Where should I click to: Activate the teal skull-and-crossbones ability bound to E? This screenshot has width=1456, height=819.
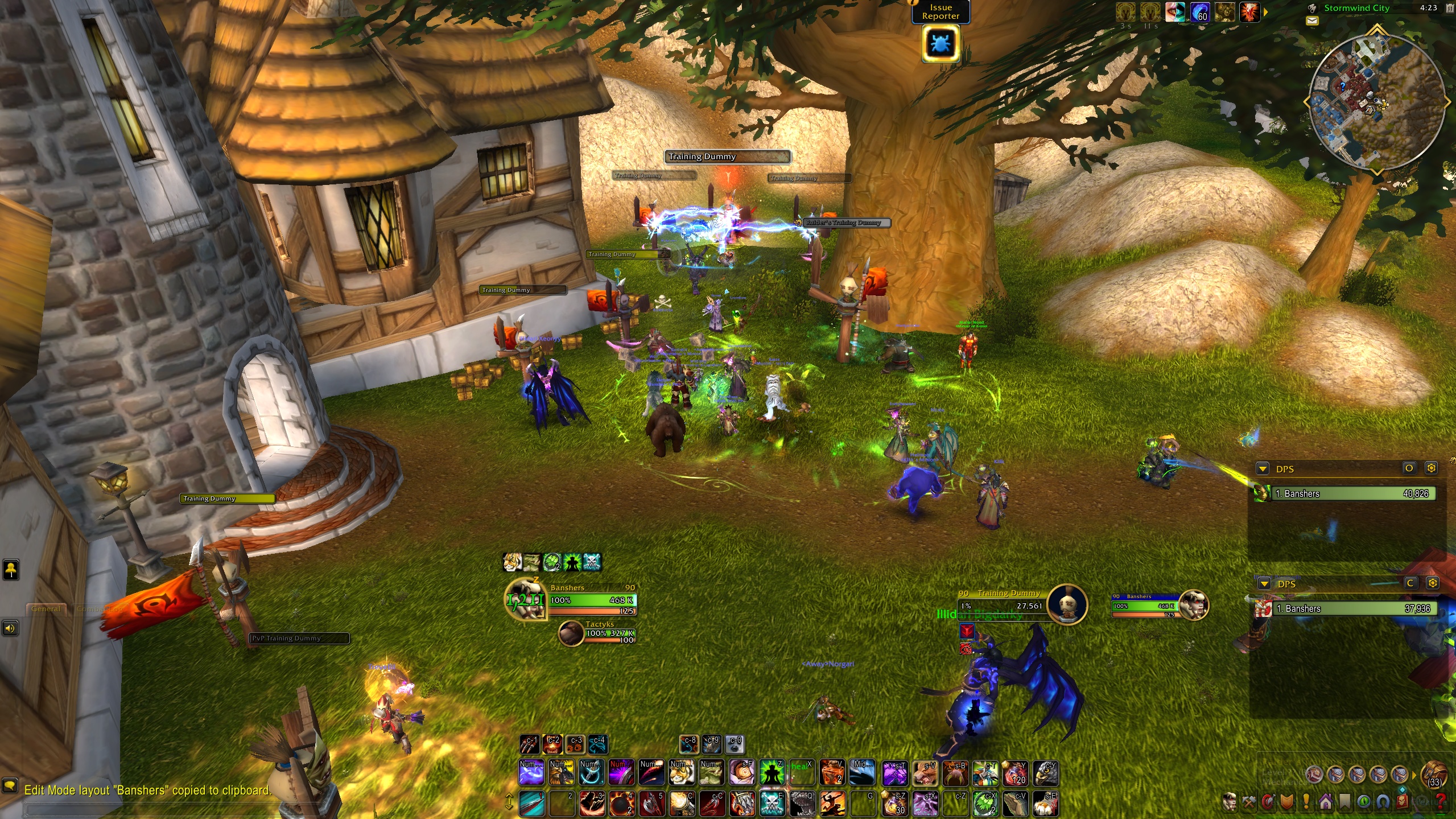pos(772,803)
